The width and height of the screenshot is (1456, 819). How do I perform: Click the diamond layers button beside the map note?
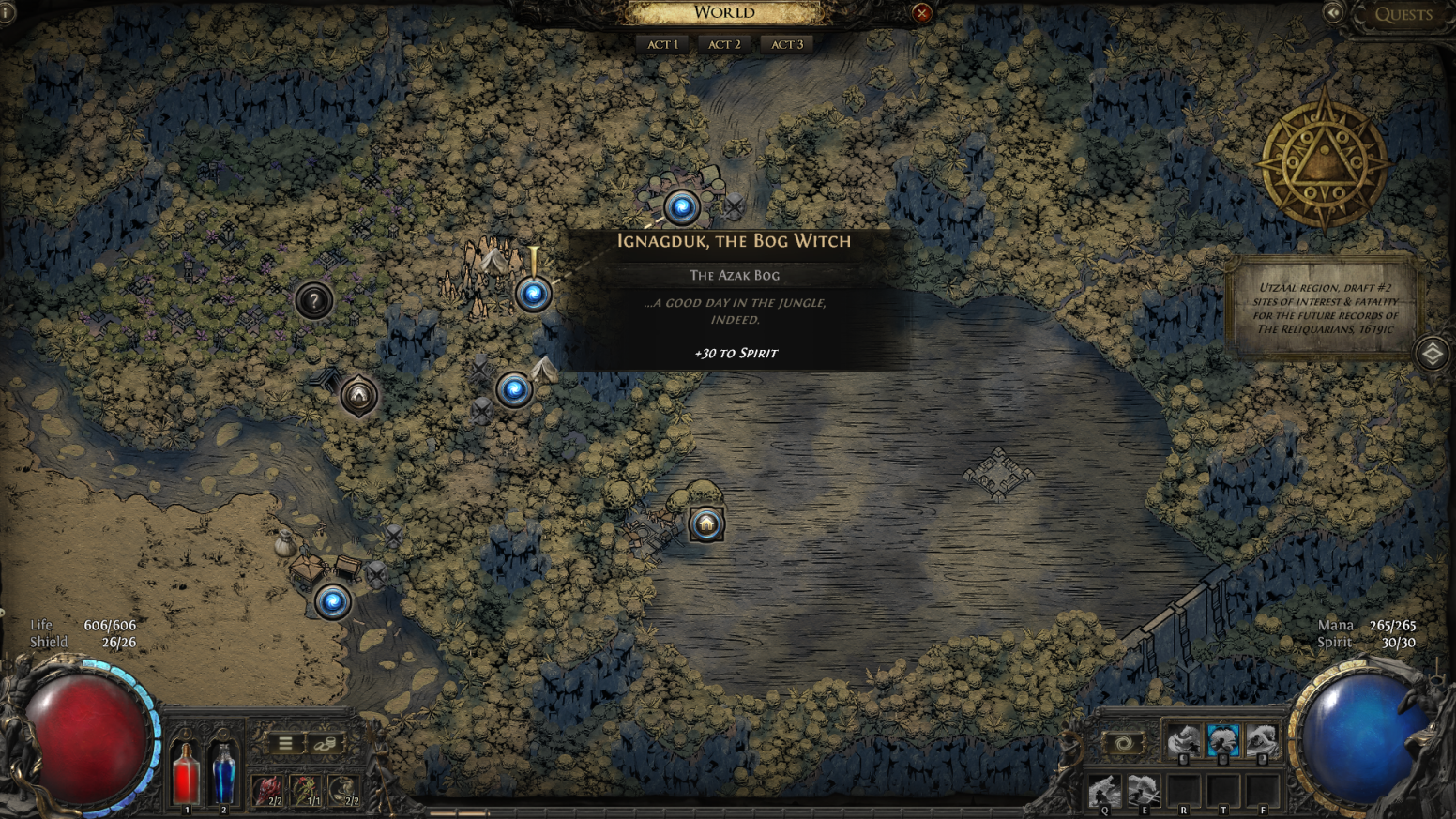click(x=1432, y=354)
